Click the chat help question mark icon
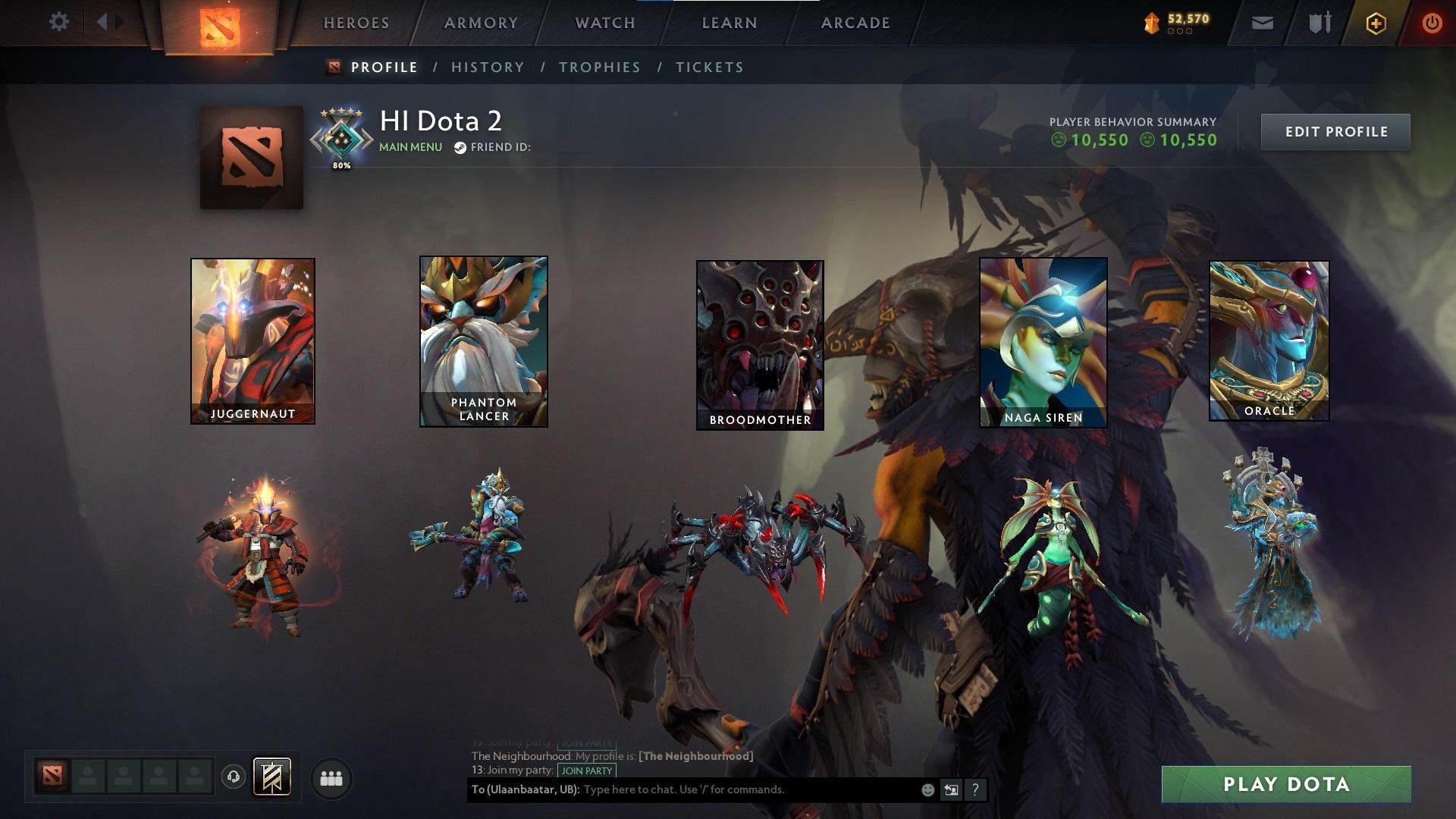1456x819 pixels. point(975,789)
